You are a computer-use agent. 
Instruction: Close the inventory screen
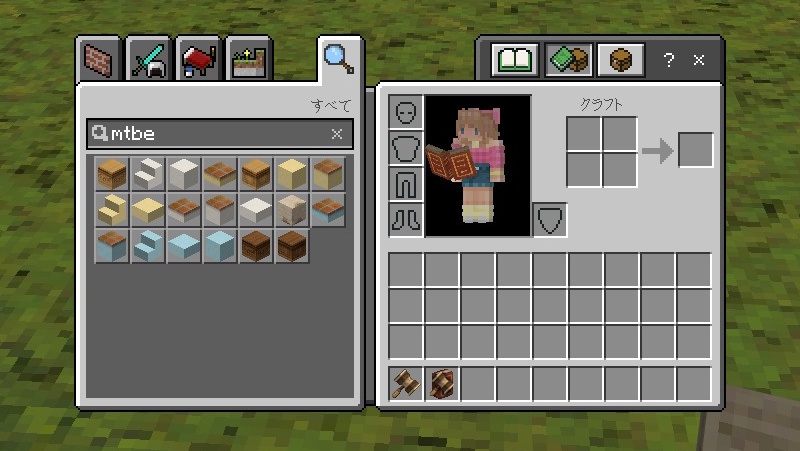click(x=699, y=60)
